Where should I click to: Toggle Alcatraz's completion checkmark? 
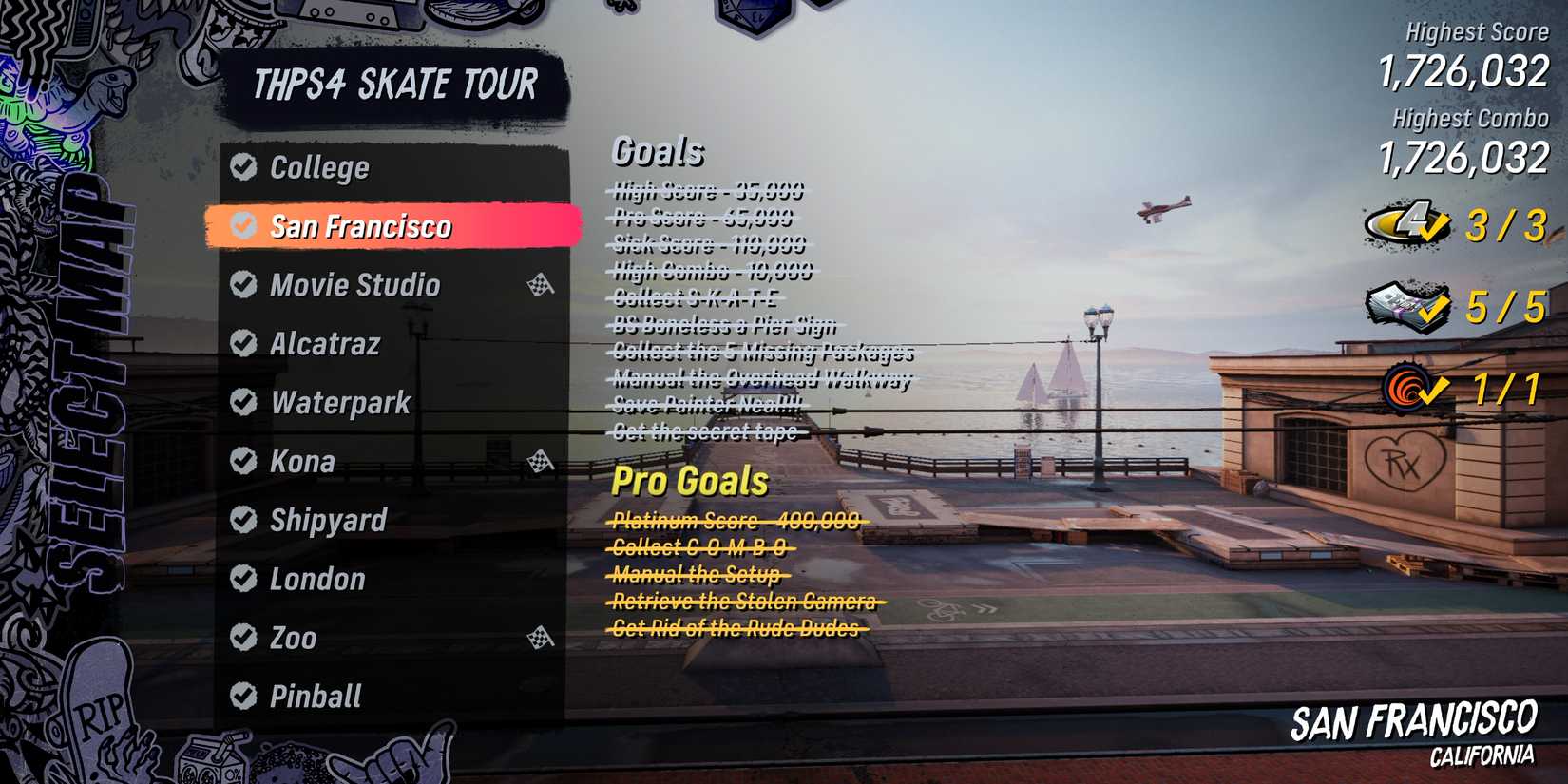(x=243, y=344)
